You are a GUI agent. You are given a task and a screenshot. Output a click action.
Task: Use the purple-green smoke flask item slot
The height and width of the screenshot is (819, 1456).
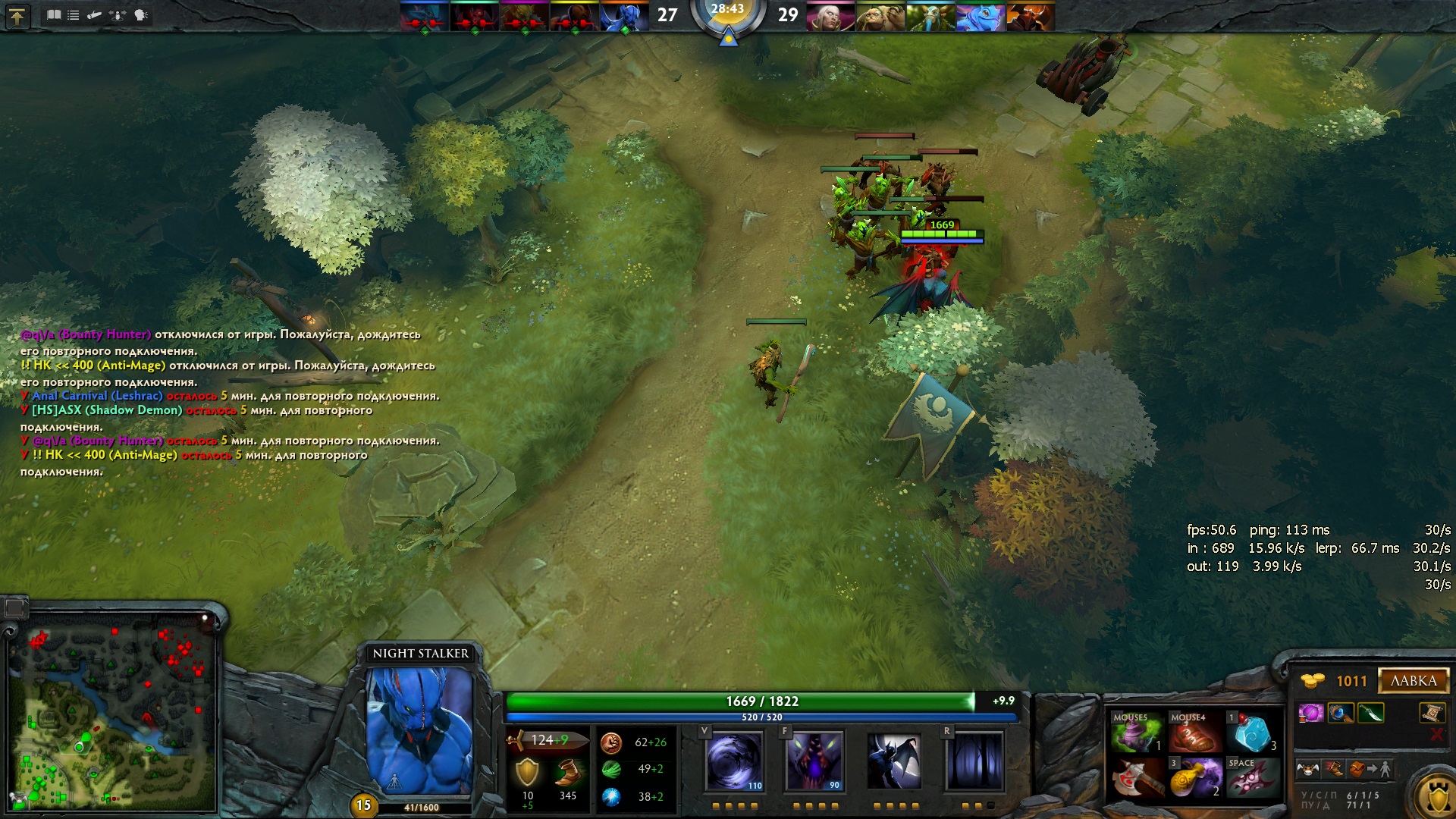point(1134,734)
